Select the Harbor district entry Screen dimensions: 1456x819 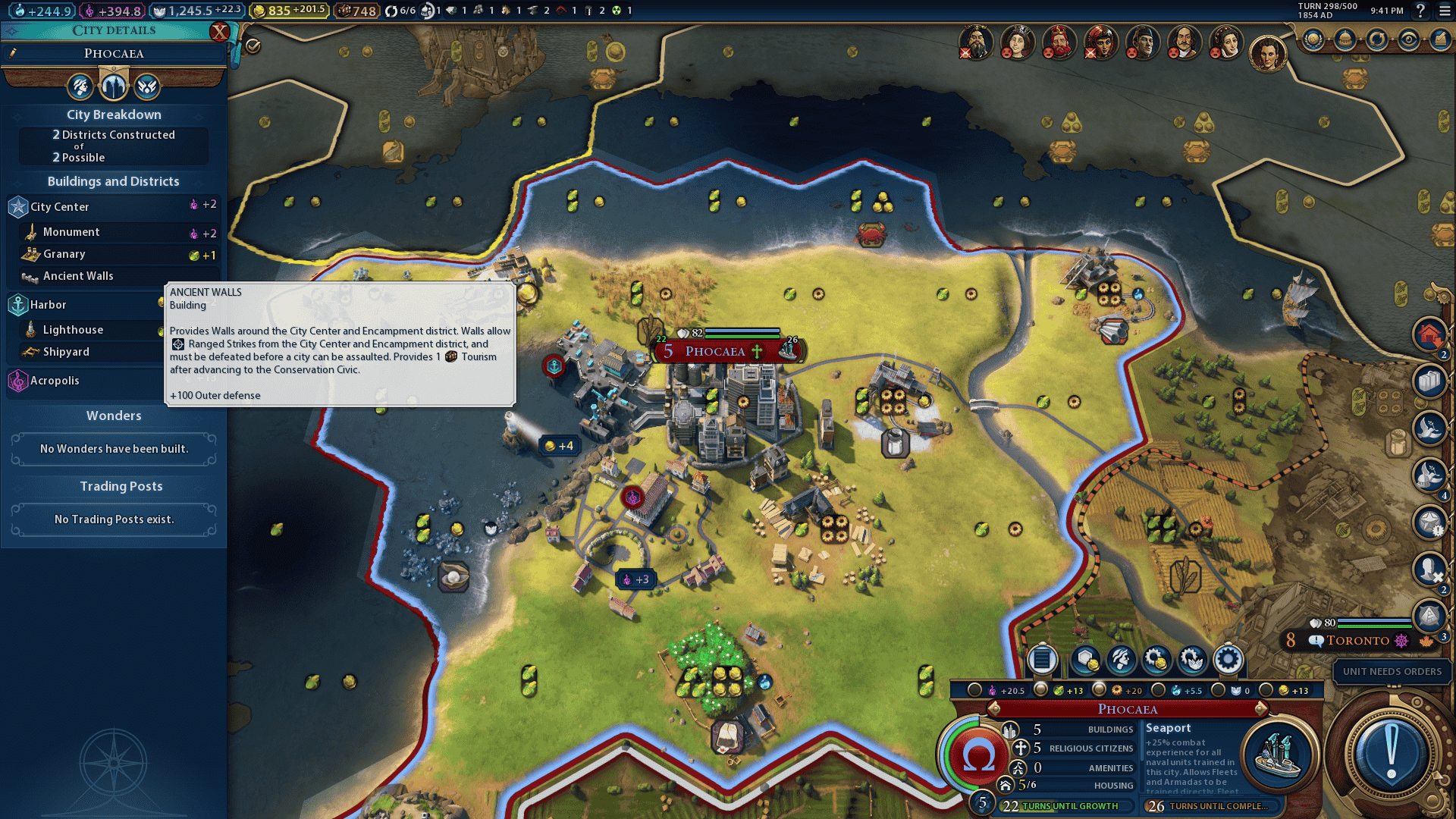tap(49, 305)
